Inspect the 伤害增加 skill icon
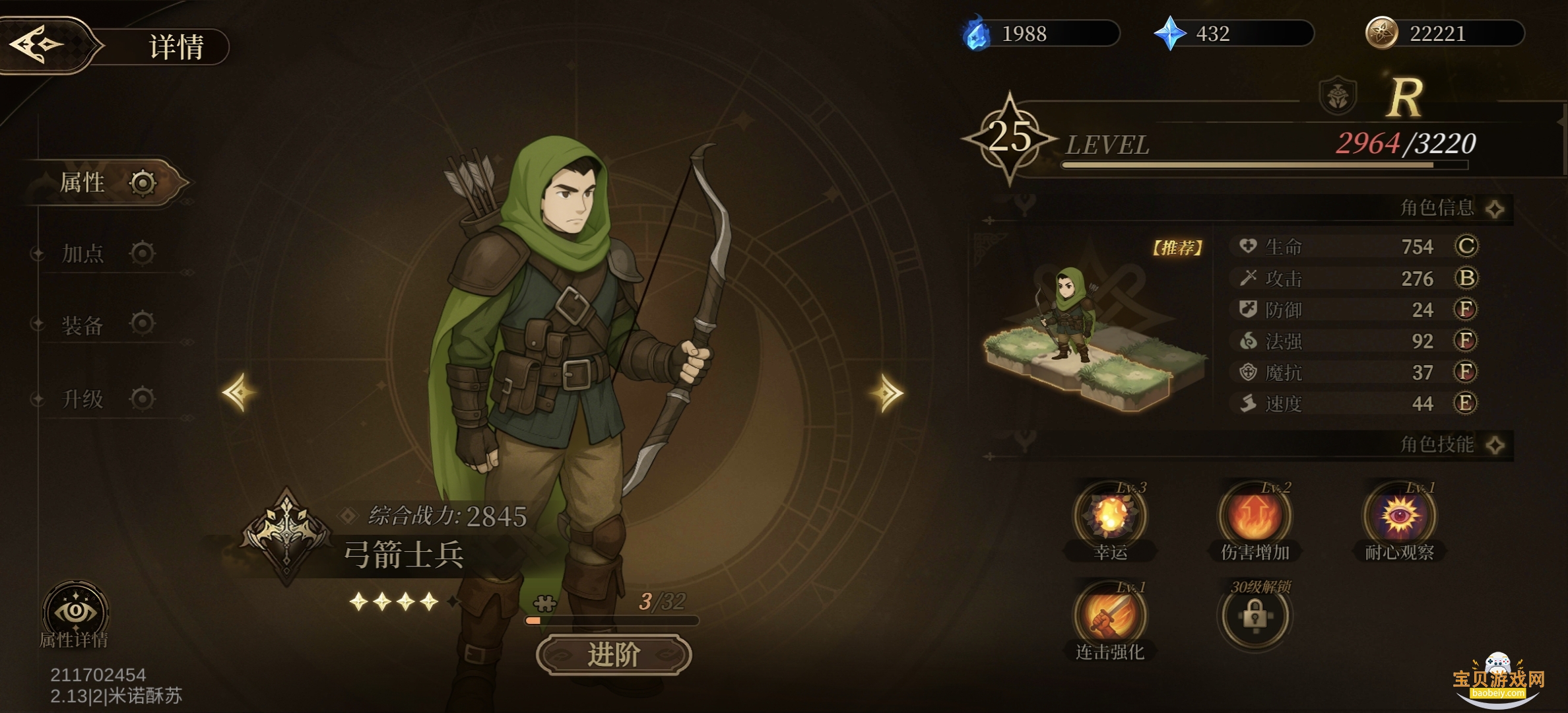Viewport: 1568px width, 713px height. click(1255, 517)
